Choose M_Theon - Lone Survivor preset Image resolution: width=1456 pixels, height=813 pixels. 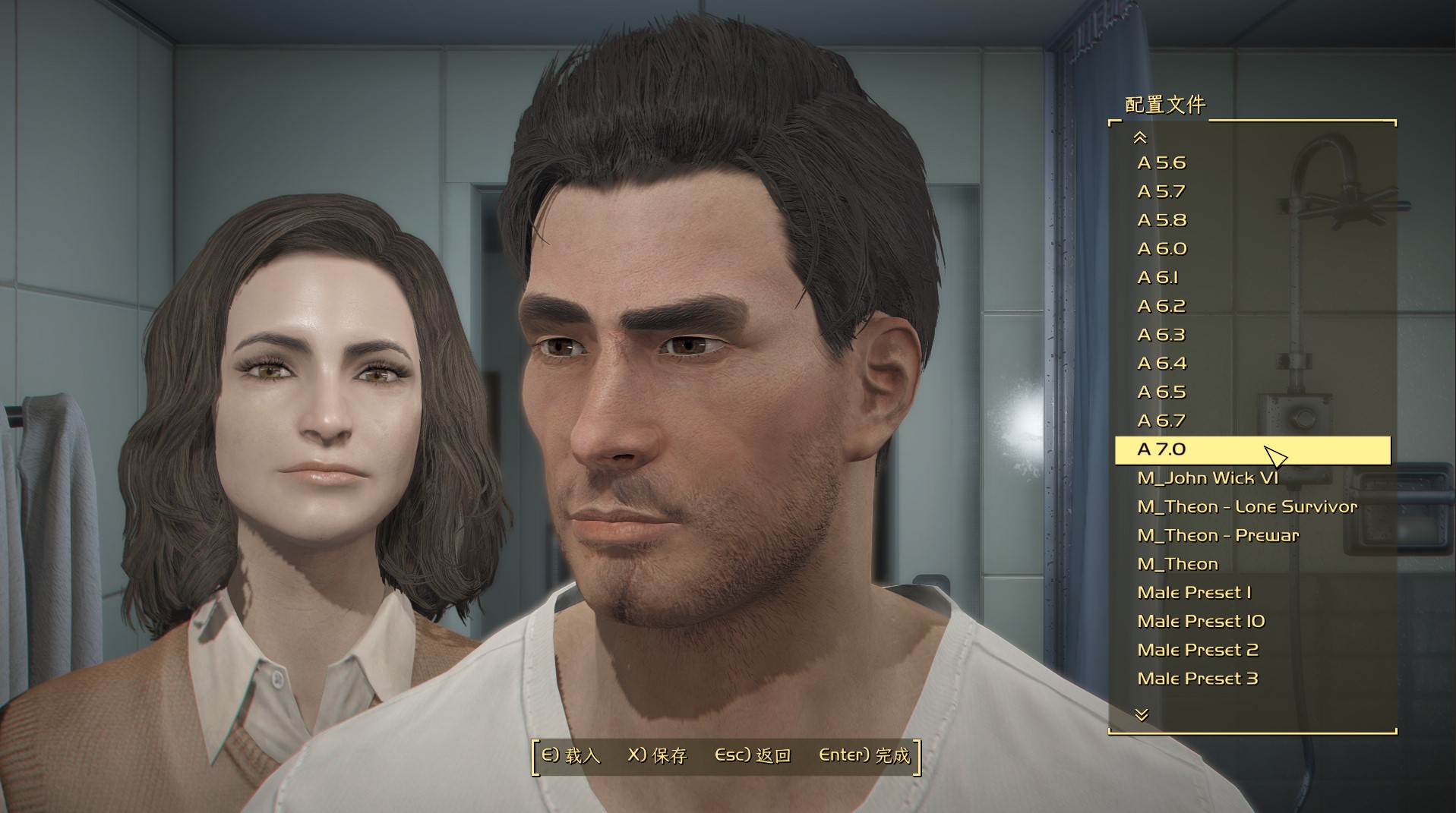click(1246, 506)
